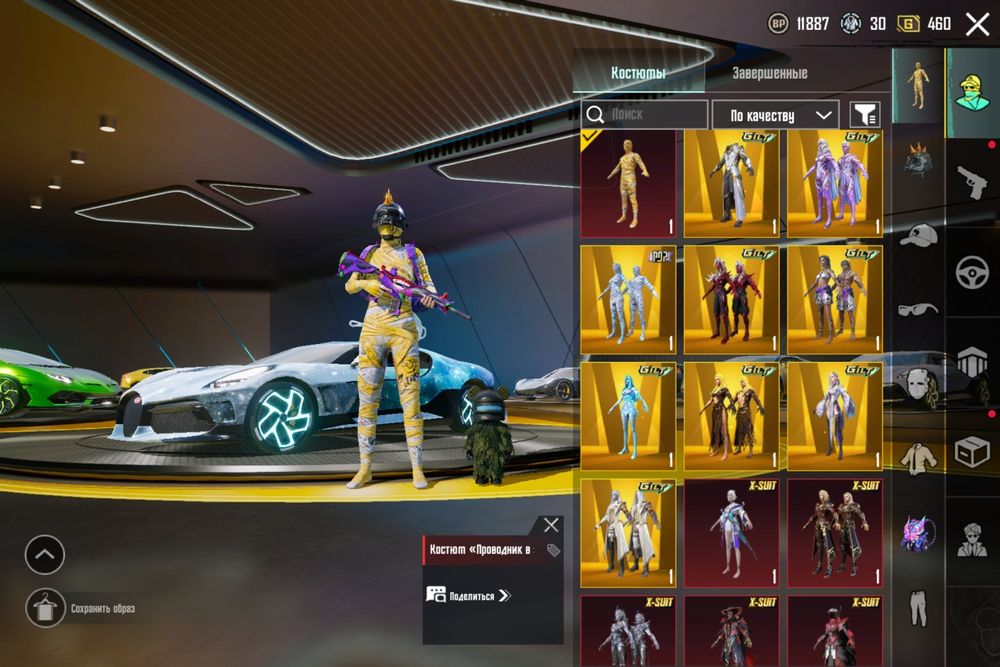Switch to the Завершенные tab
The height and width of the screenshot is (667, 1000).
coord(769,73)
